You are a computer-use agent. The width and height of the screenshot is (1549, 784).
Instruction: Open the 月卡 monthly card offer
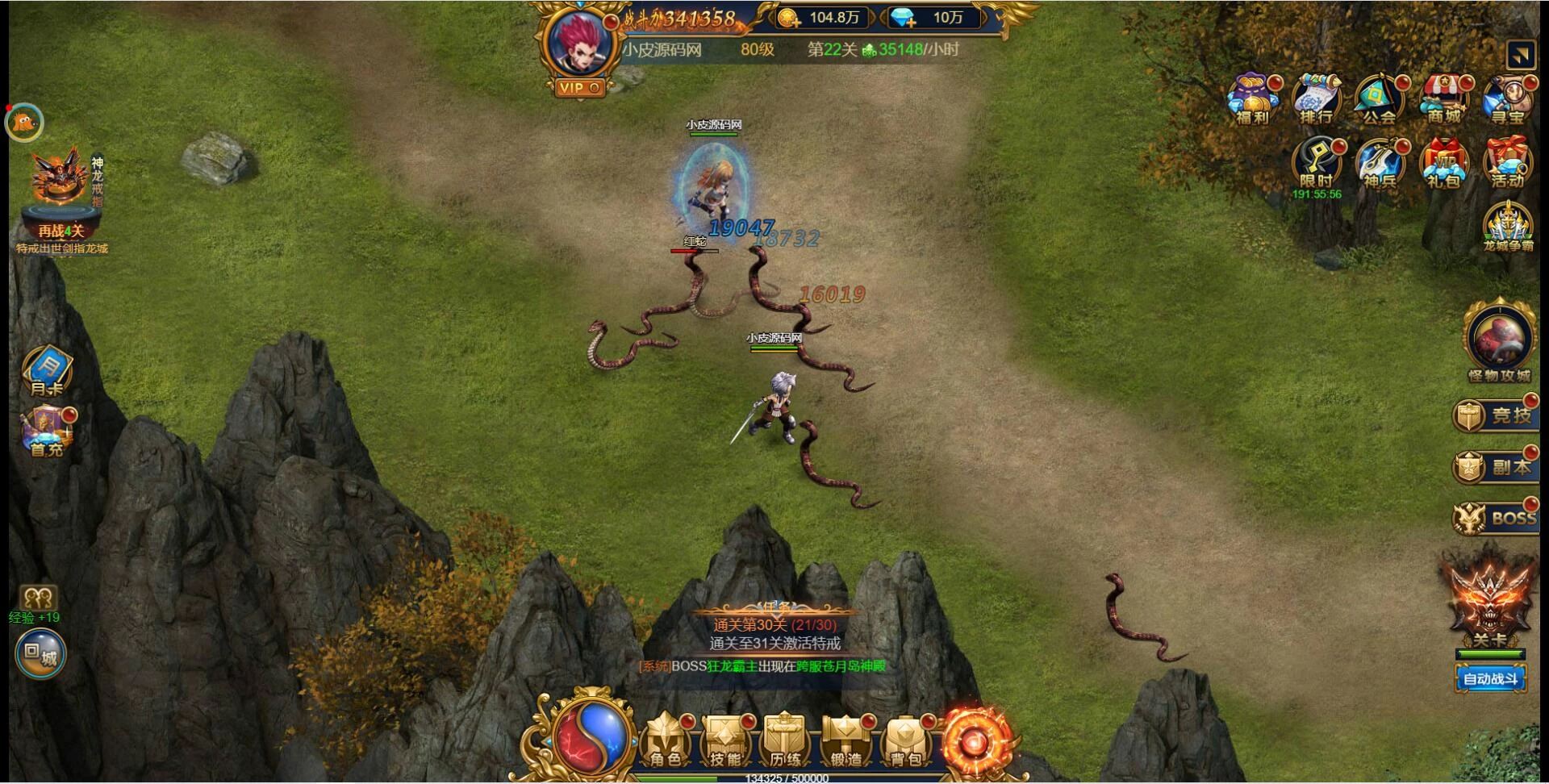coord(47,373)
